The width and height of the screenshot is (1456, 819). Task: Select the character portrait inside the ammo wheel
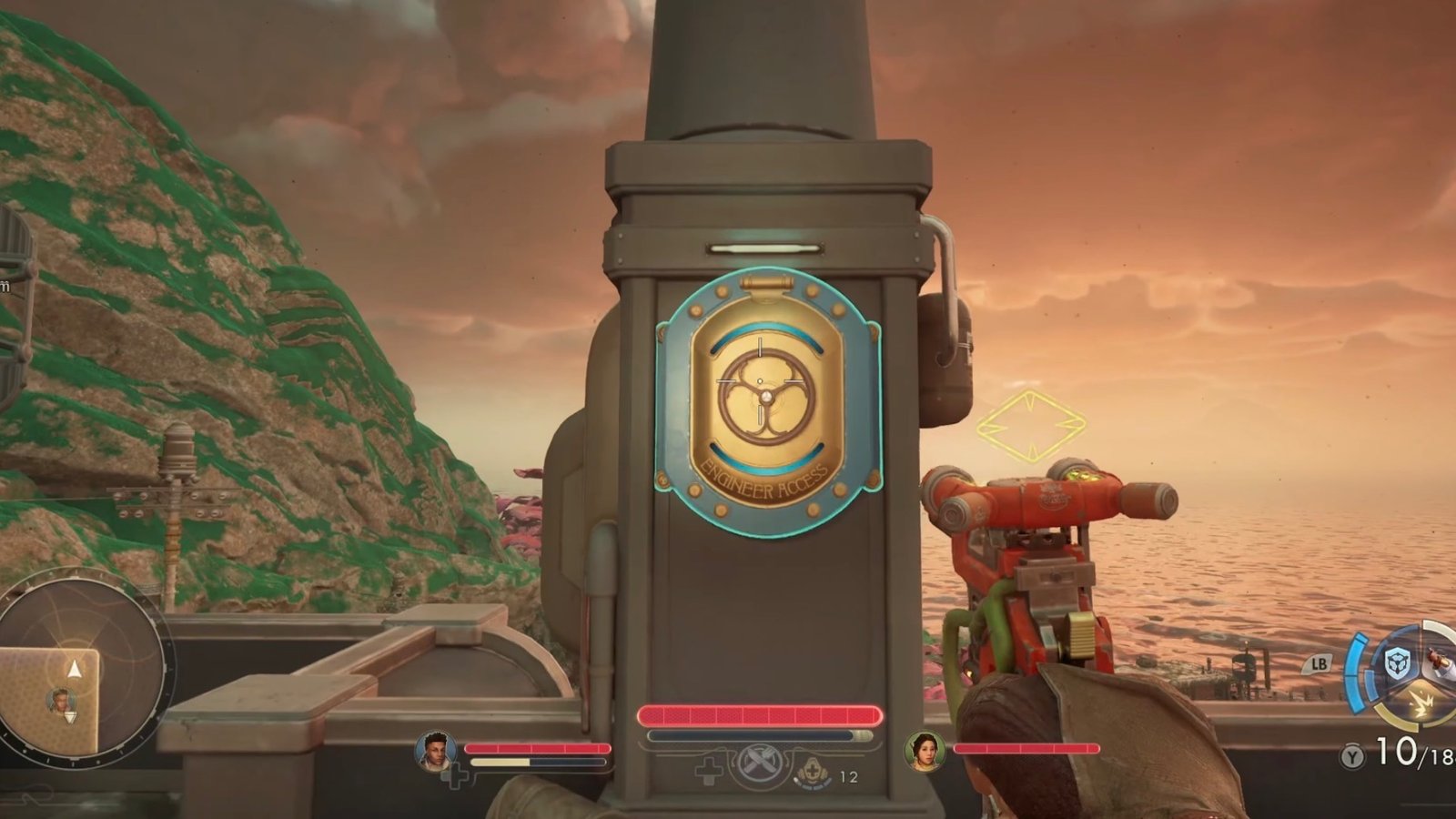coord(1440,661)
